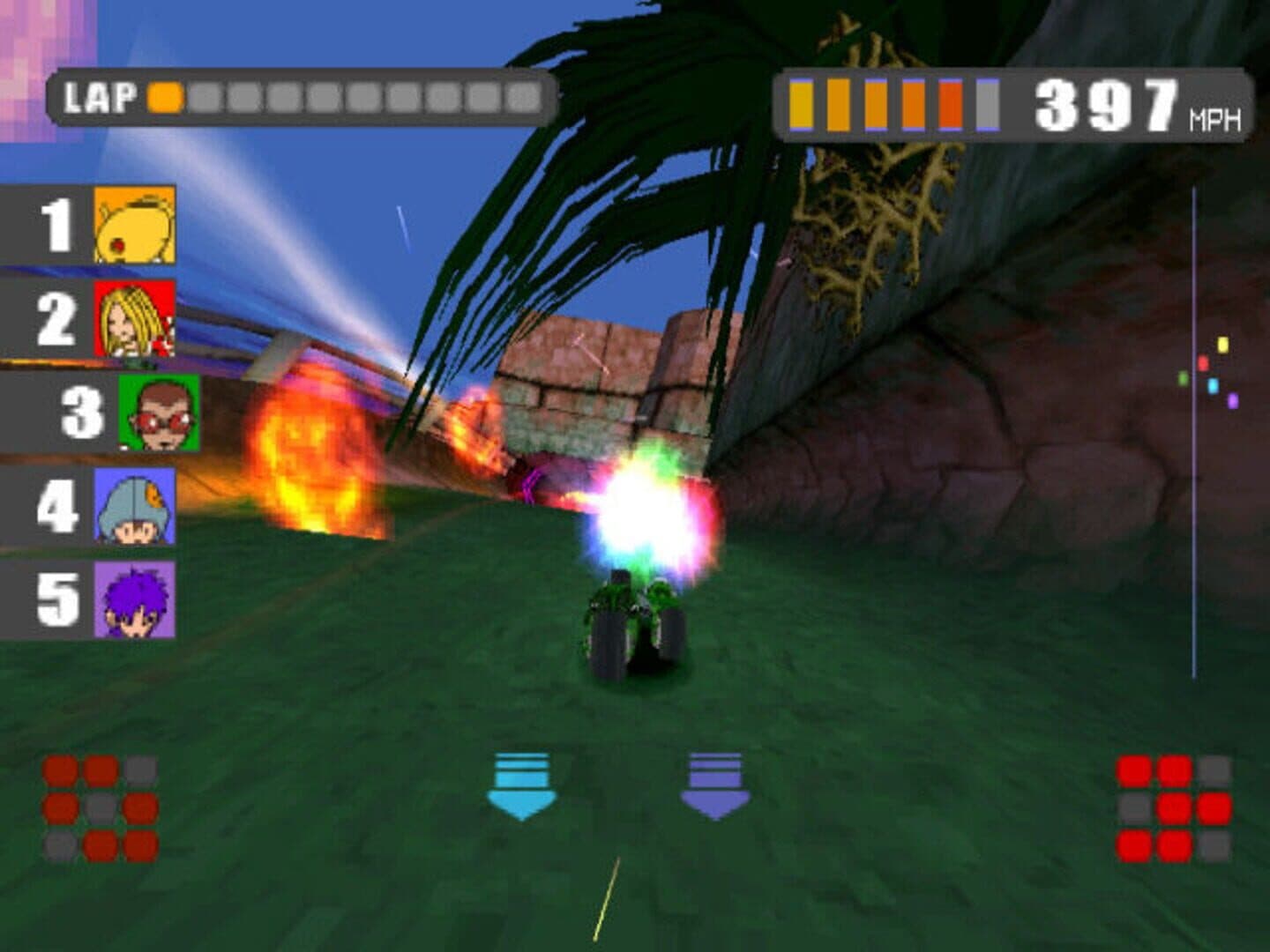1270x952 pixels.
Task: Click the bright red dot grid
Action: pos(1174,808)
